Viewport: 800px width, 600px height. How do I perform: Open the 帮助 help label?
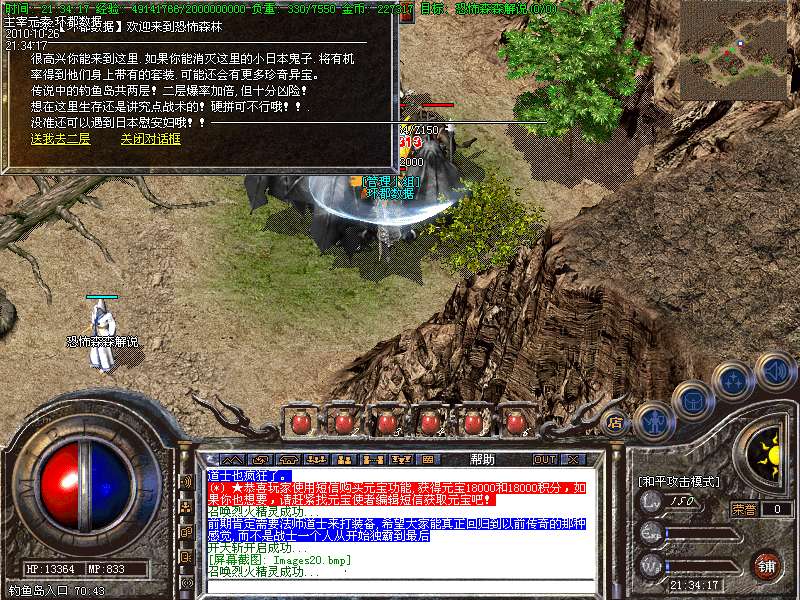(x=482, y=459)
